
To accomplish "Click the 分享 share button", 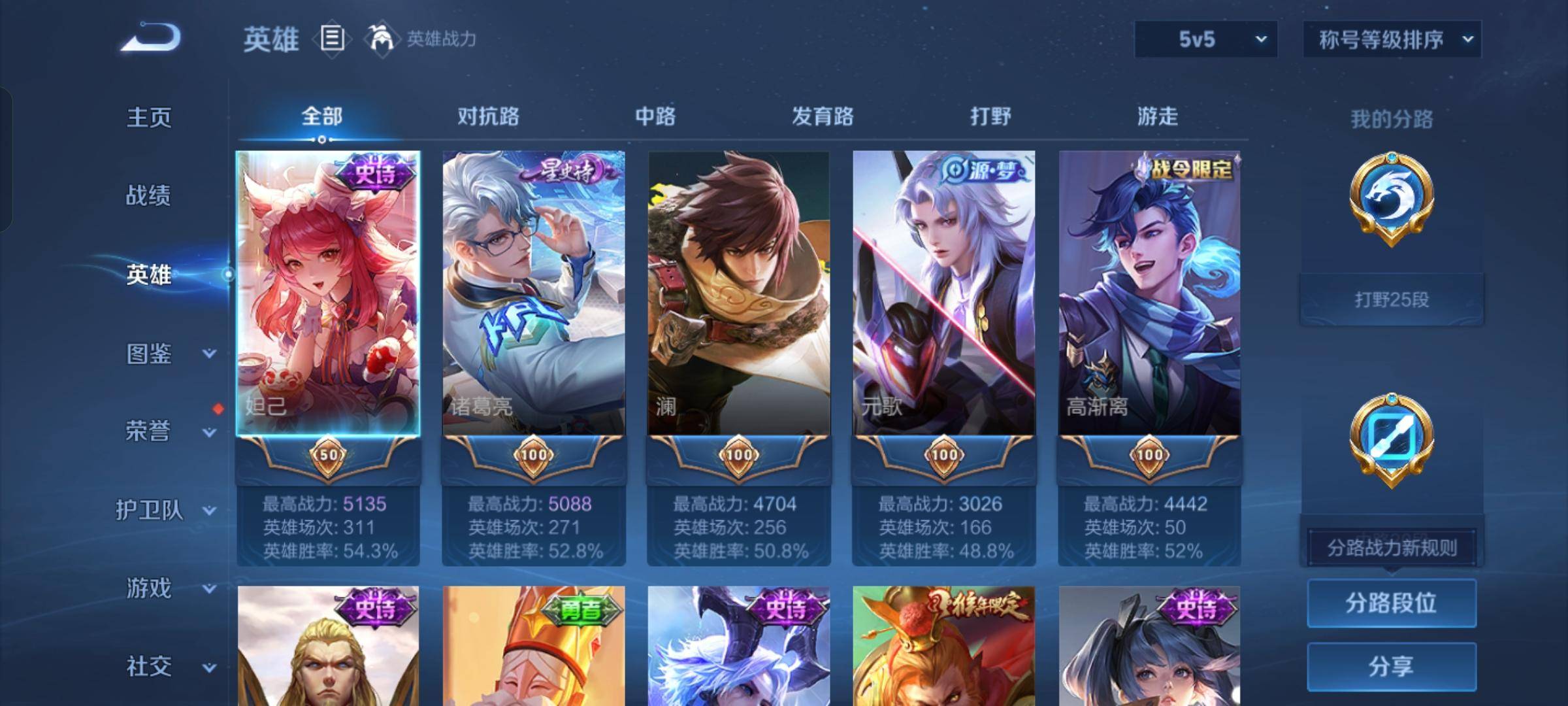I will click(x=1391, y=667).
